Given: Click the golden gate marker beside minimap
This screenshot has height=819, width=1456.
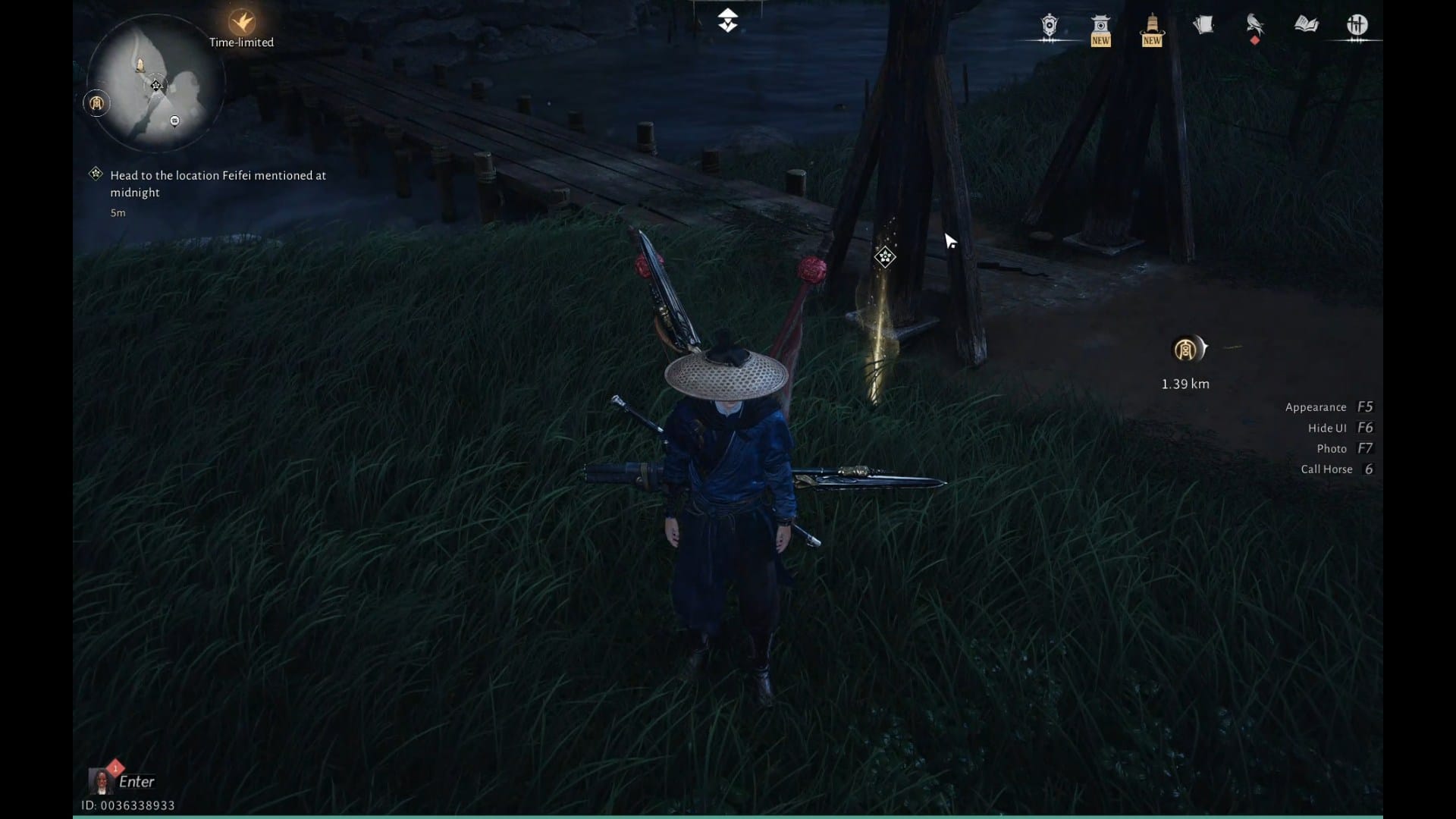Looking at the screenshot, I should pyautogui.click(x=96, y=103).
